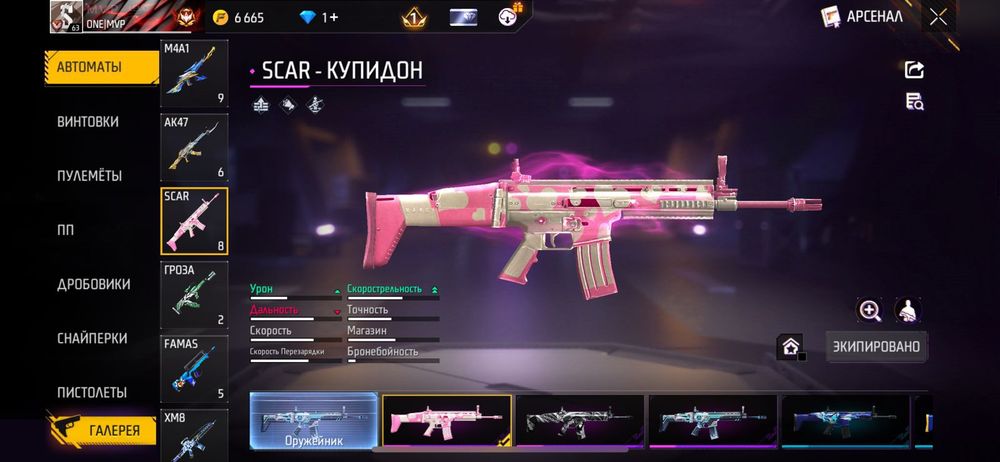Select the M4A1 weapon in the list
Screen dimensions: 1000x462
coord(194,74)
